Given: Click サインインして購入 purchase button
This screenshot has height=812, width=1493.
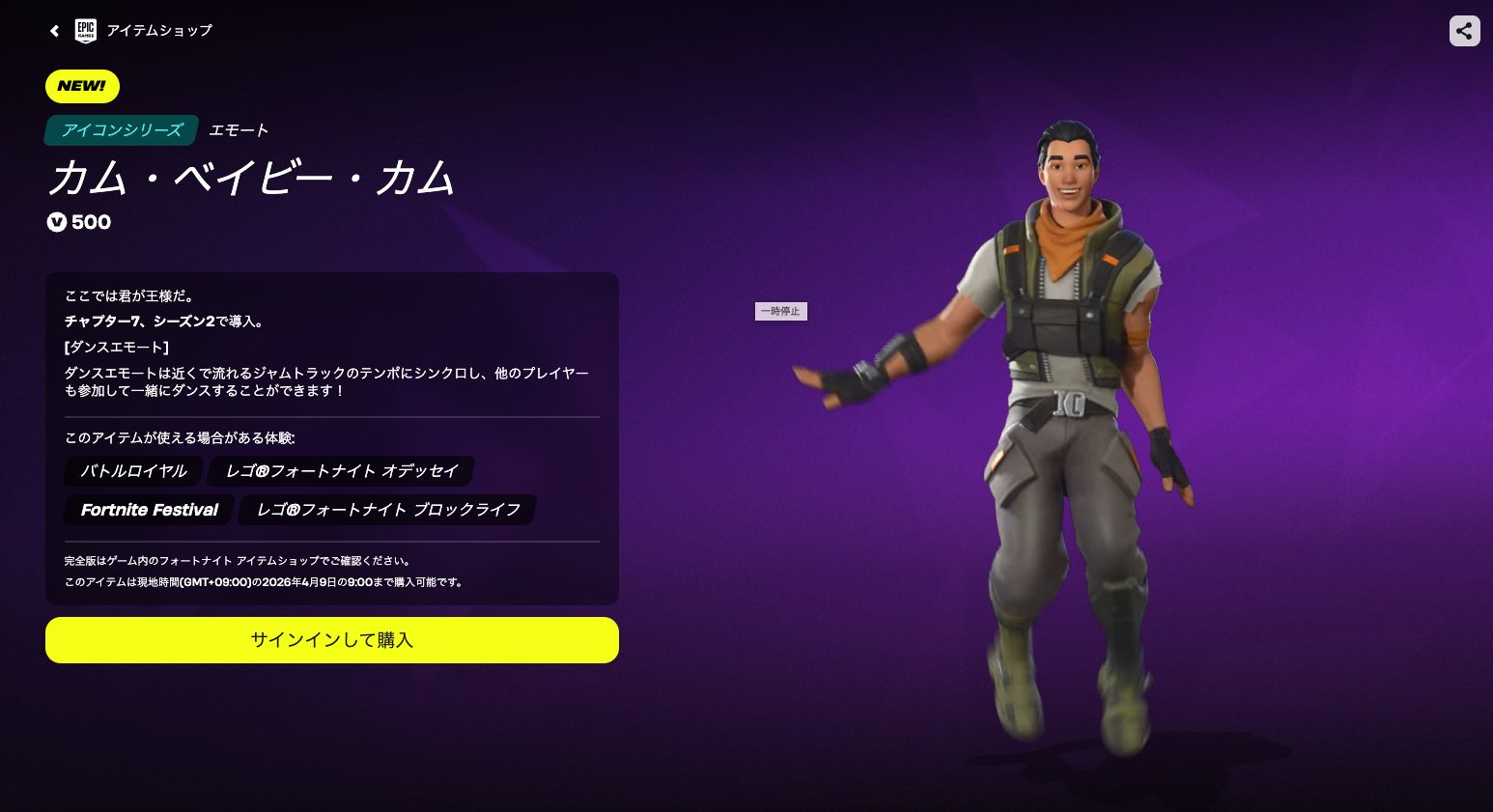Looking at the screenshot, I should click(331, 639).
